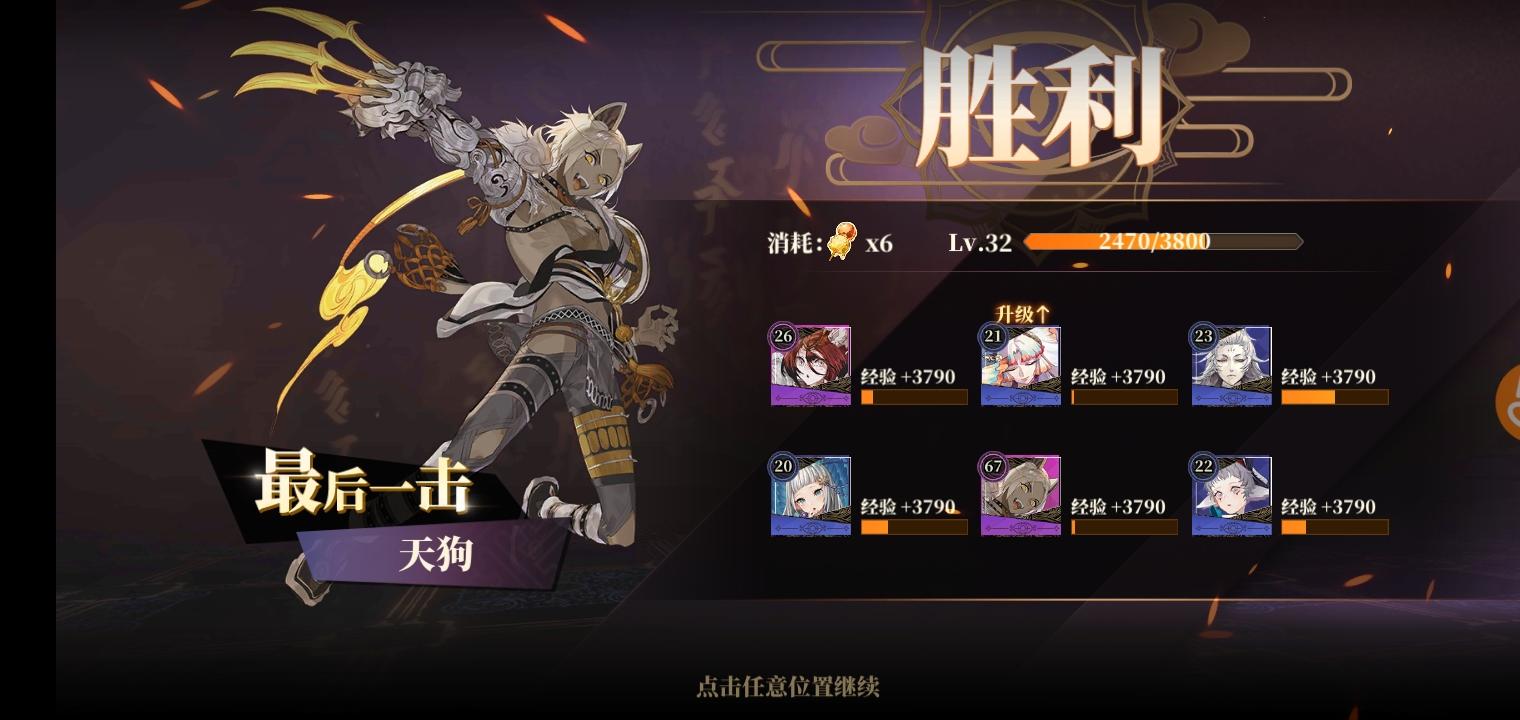Select the level 67 character portrait
Viewport: 1520px width, 720px height.
pyautogui.click(x=1021, y=495)
